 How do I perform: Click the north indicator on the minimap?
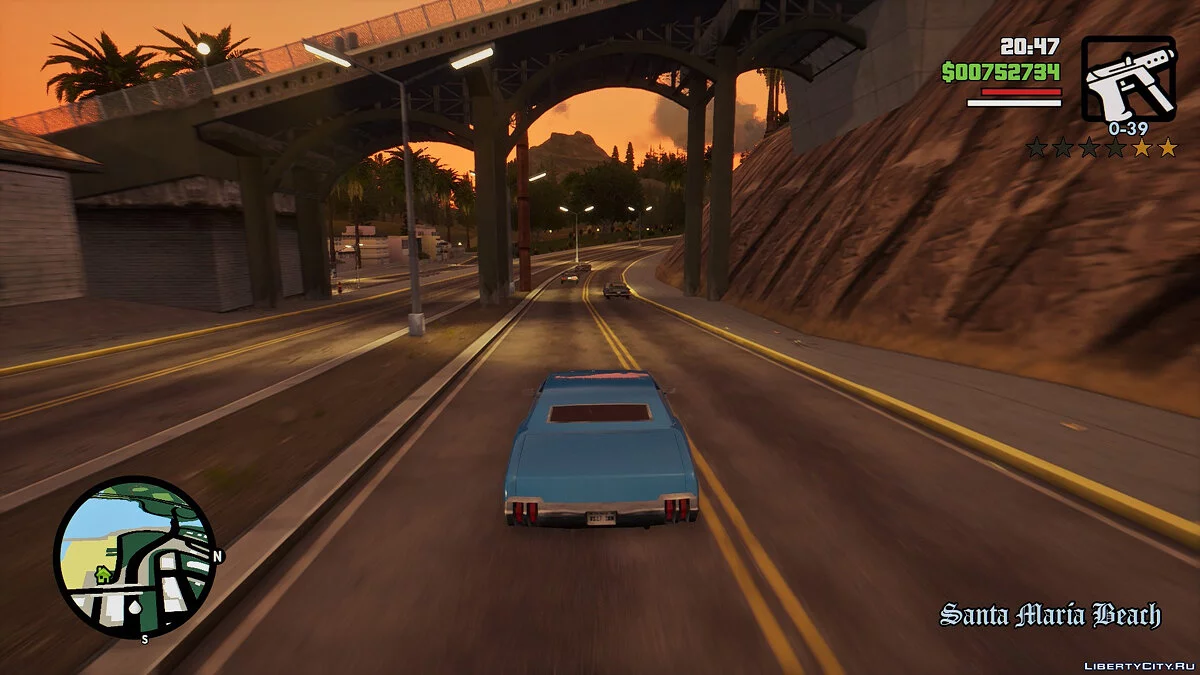coord(217,556)
